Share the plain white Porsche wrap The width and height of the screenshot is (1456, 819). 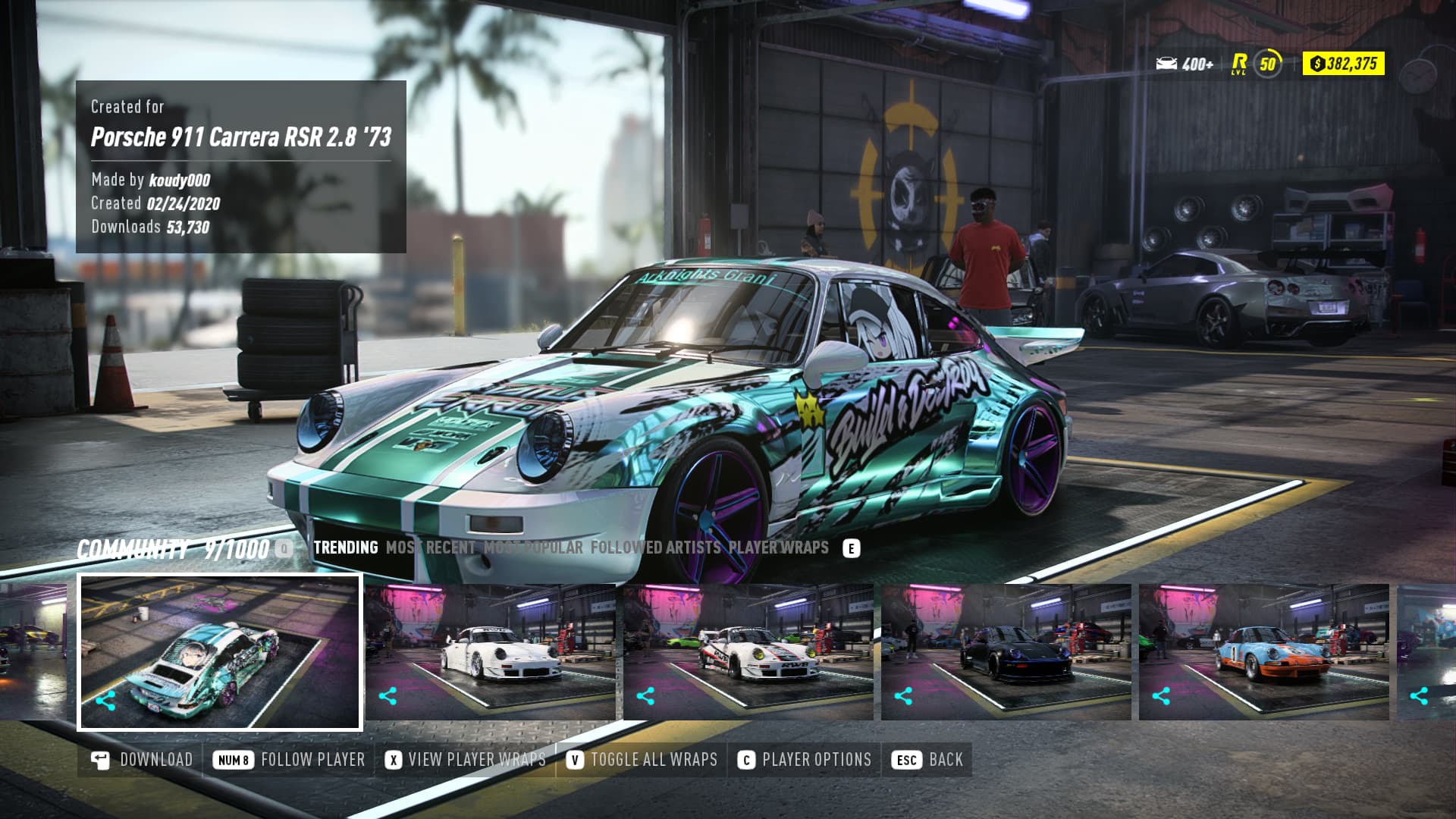[388, 696]
